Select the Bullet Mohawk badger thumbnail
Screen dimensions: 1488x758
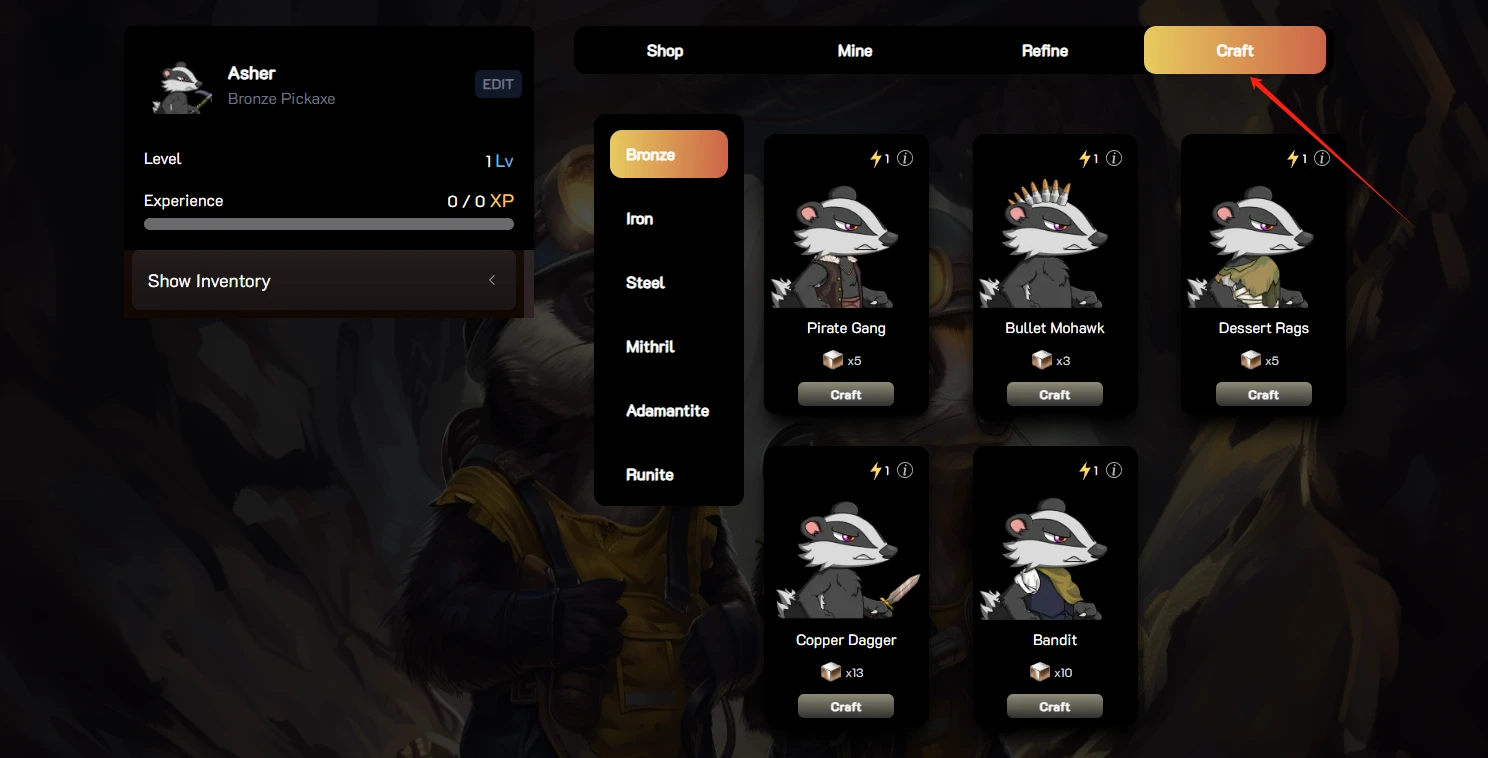(1055, 245)
